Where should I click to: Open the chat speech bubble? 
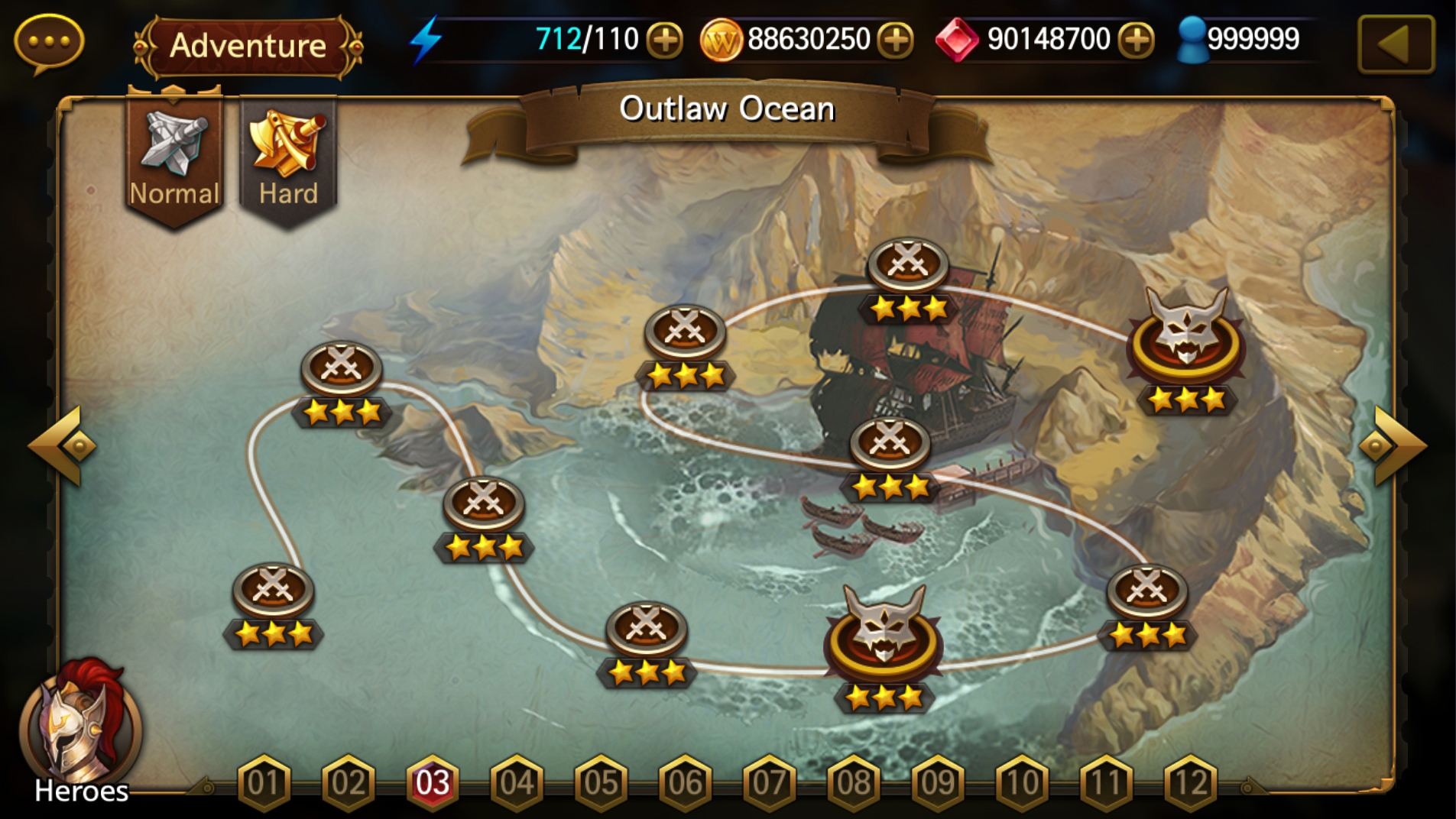coord(49,42)
